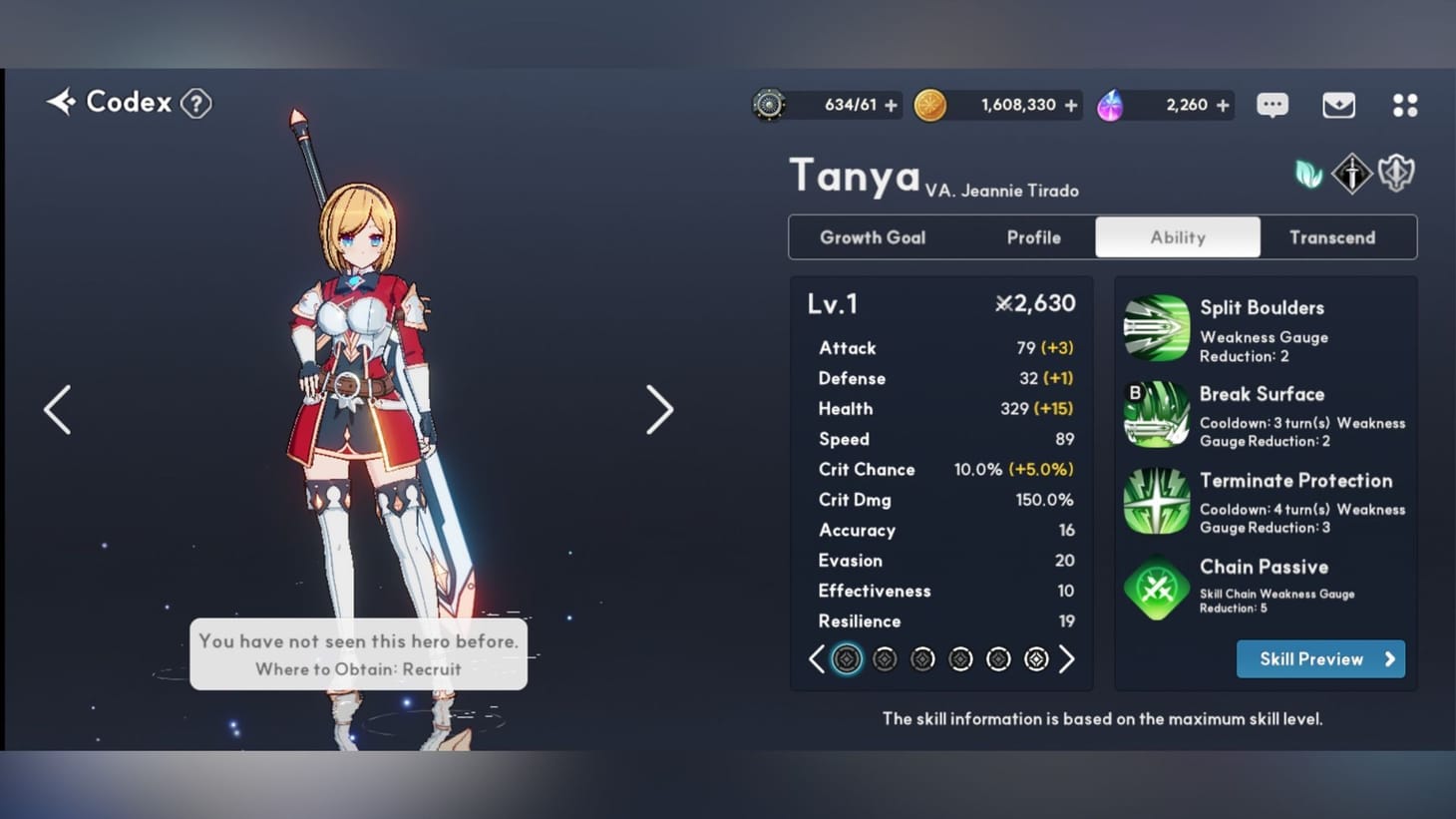Click the Codex back arrow

point(60,101)
